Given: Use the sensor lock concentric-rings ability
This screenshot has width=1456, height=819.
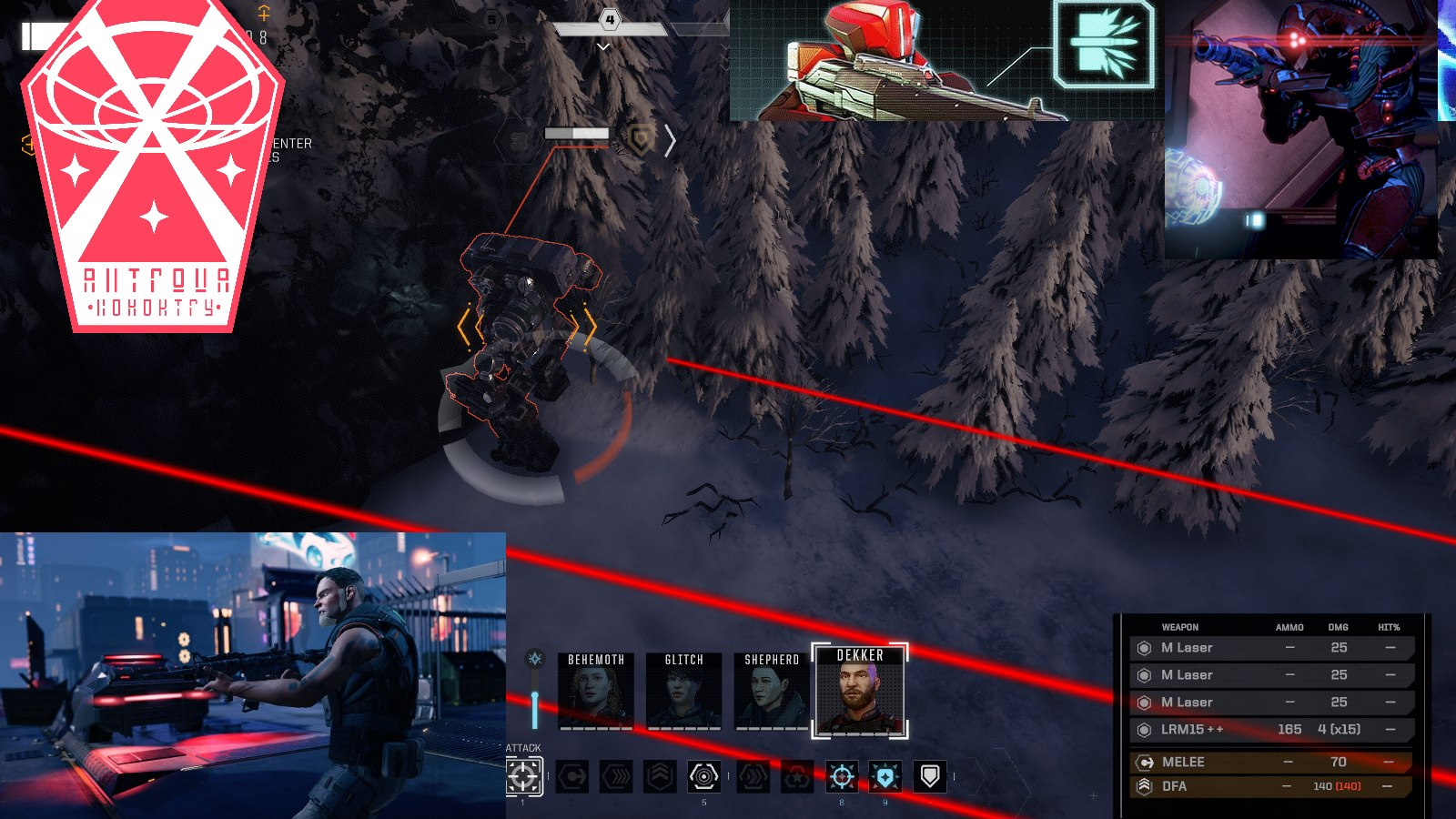Looking at the screenshot, I should click(x=703, y=776).
